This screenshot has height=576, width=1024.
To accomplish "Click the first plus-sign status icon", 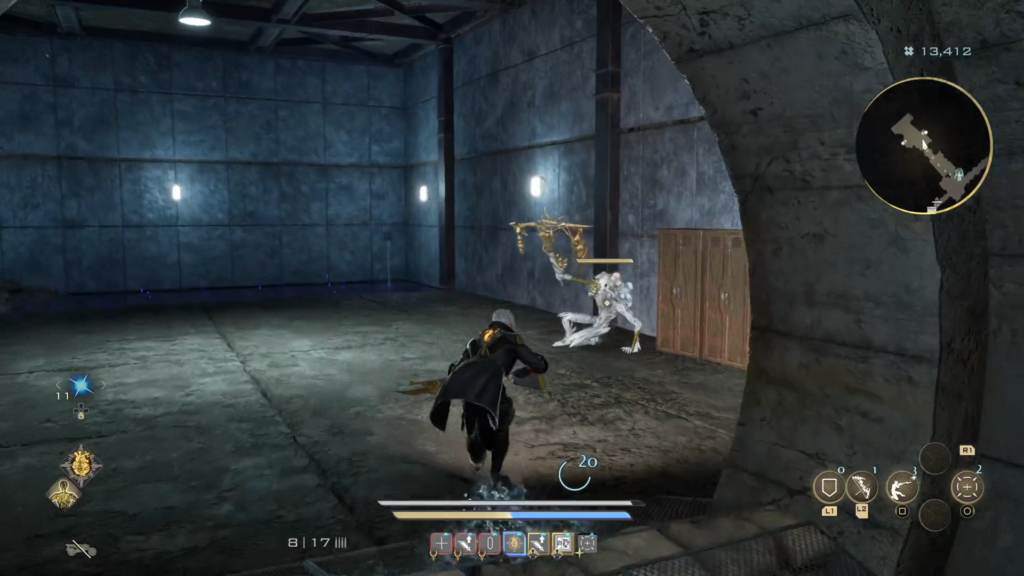I will 441,543.
